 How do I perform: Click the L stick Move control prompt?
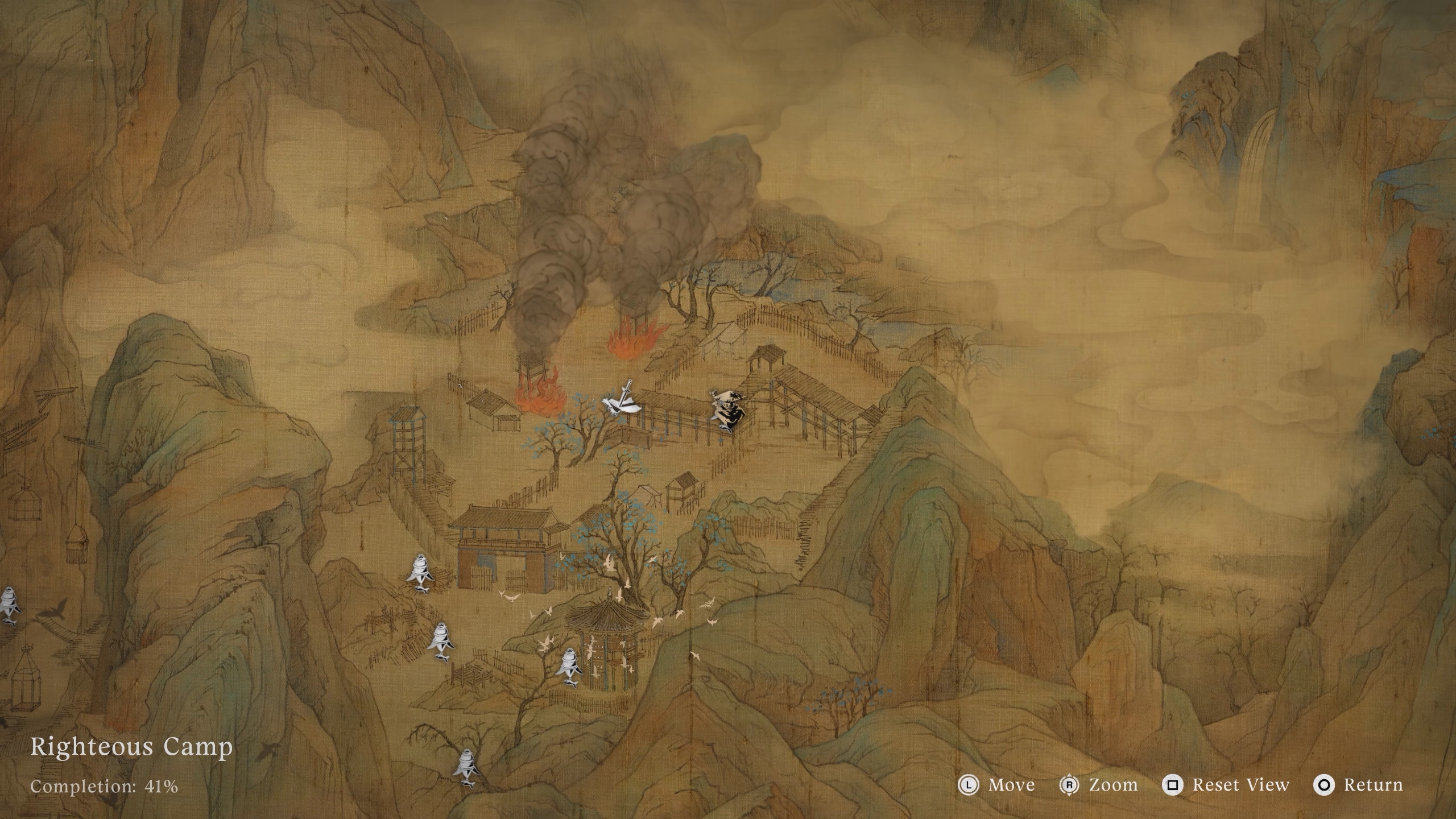(990, 785)
